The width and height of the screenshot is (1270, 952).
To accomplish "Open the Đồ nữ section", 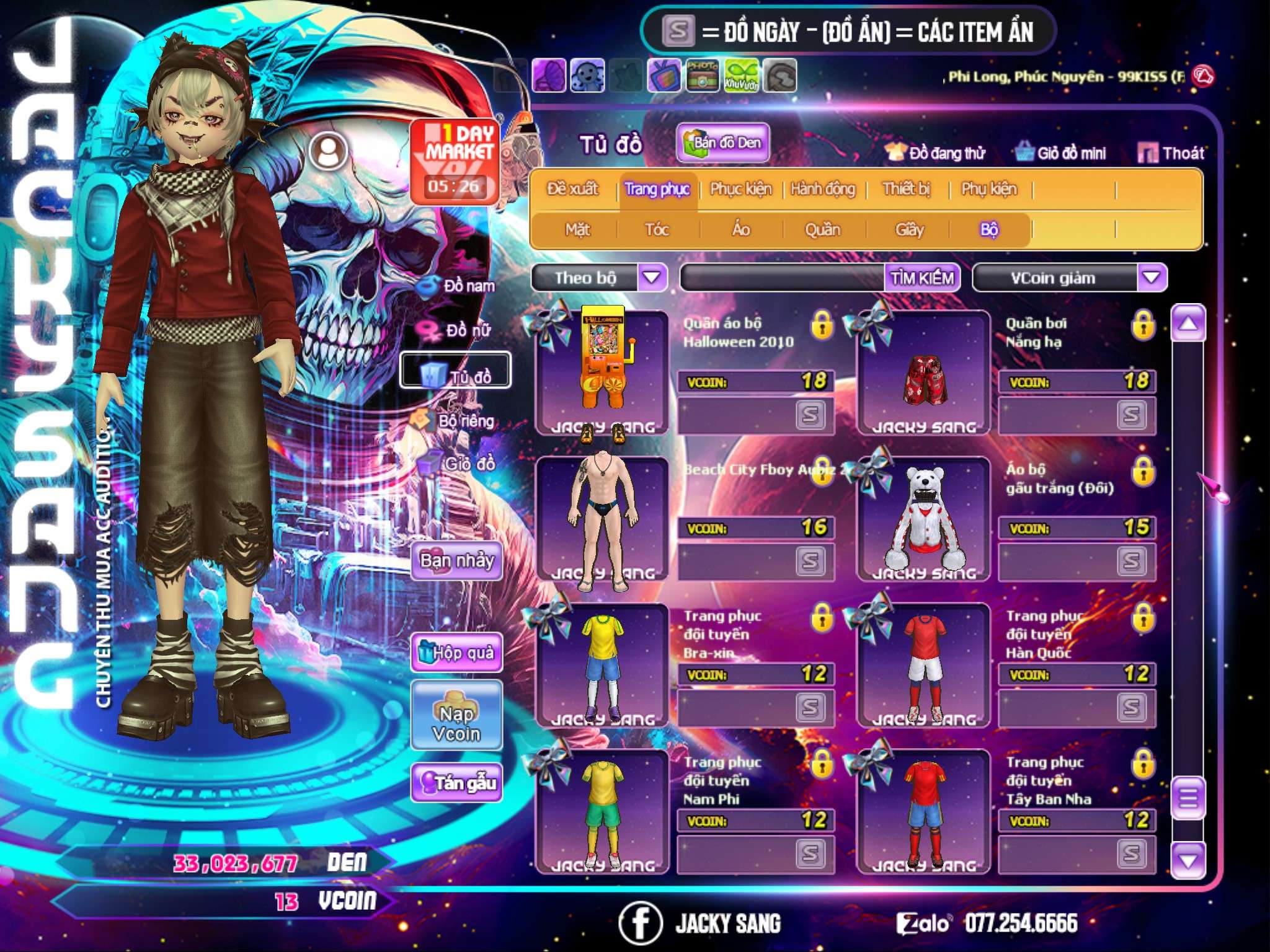I will (458, 330).
